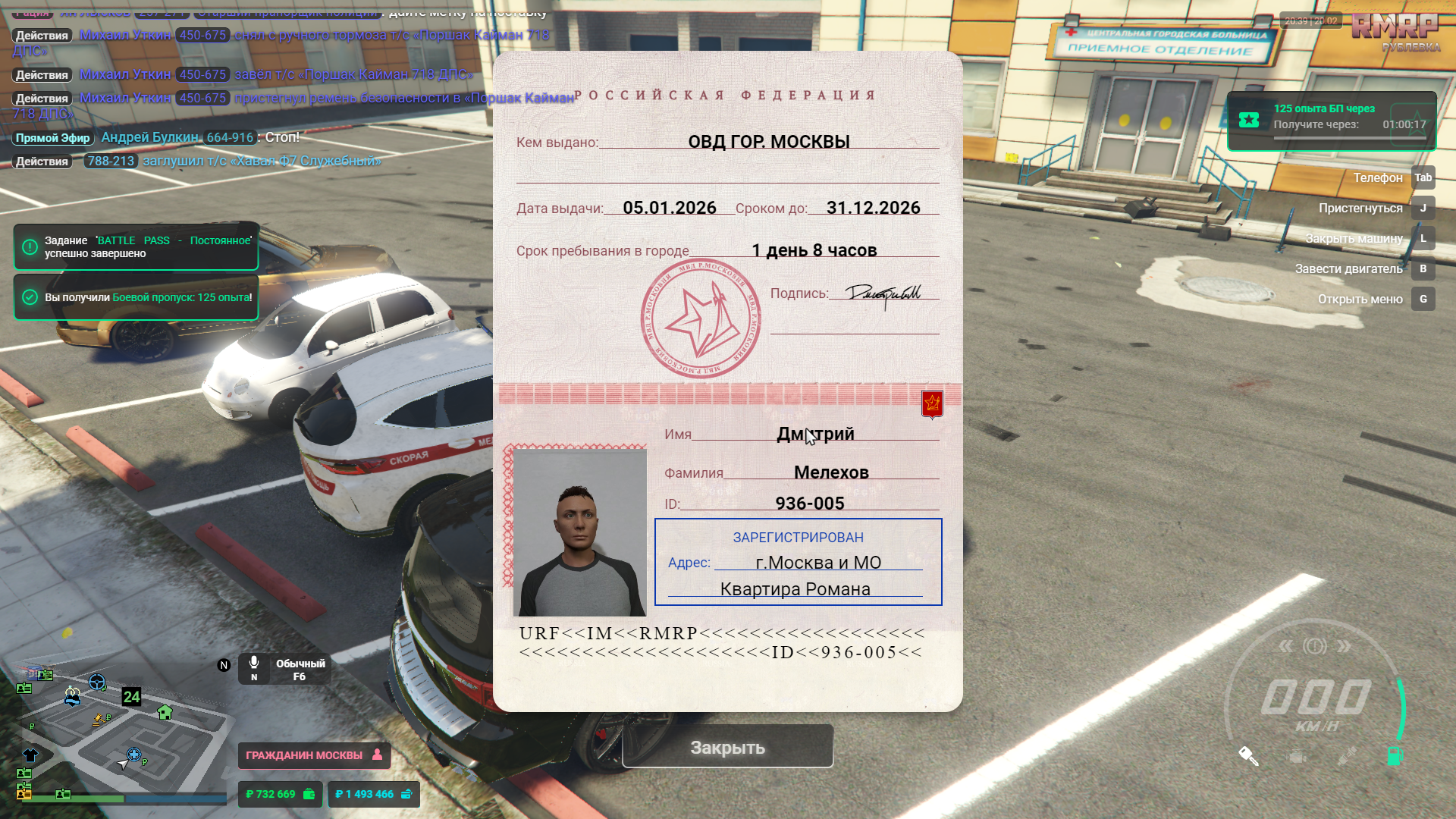Click the passport holder photo

[580, 532]
